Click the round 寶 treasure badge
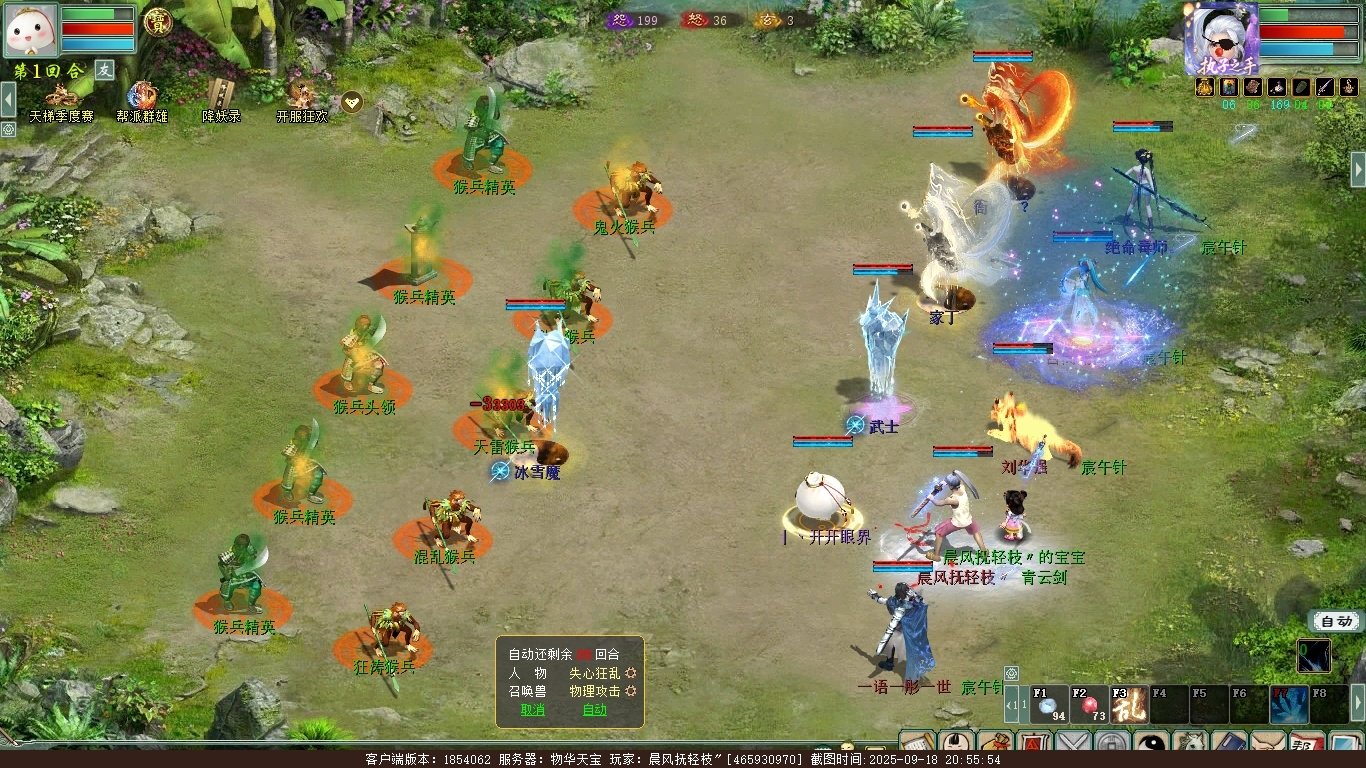This screenshot has width=1366, height=768. point(158,21)
